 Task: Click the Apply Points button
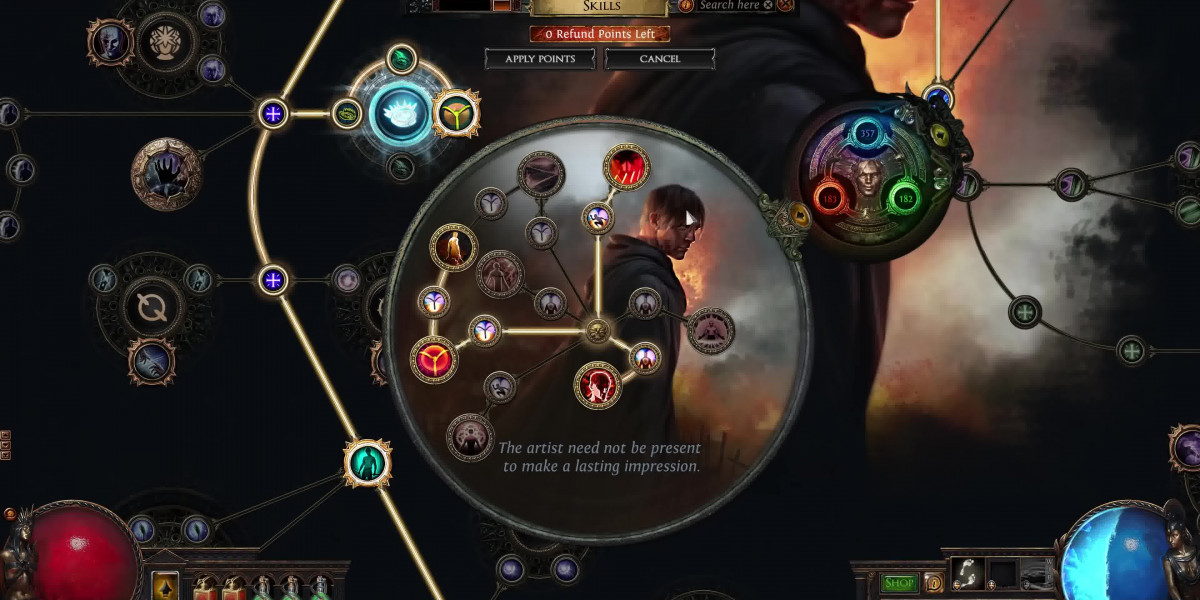pyautogui.click(x=540, y=59)
